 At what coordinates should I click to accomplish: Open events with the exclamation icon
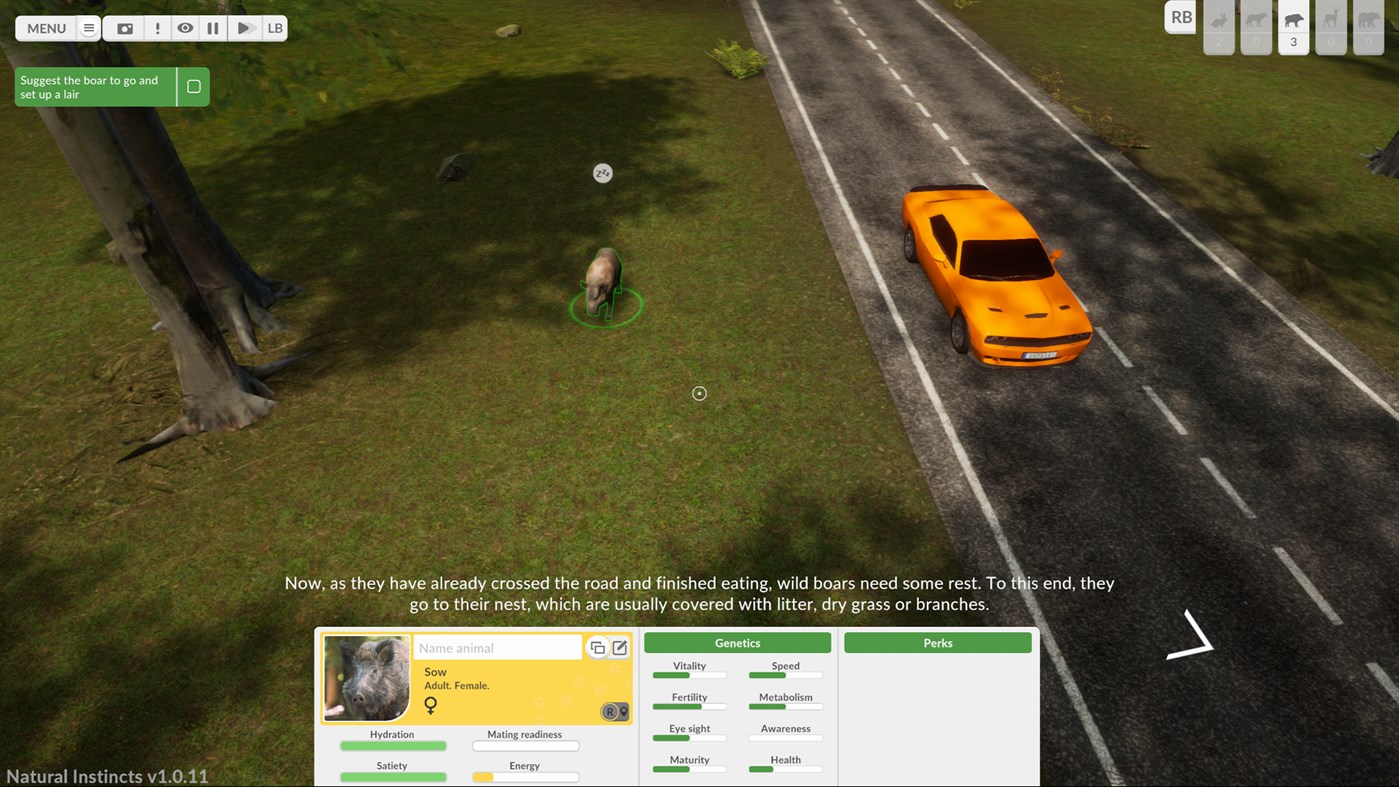click(x=157, y=28)
